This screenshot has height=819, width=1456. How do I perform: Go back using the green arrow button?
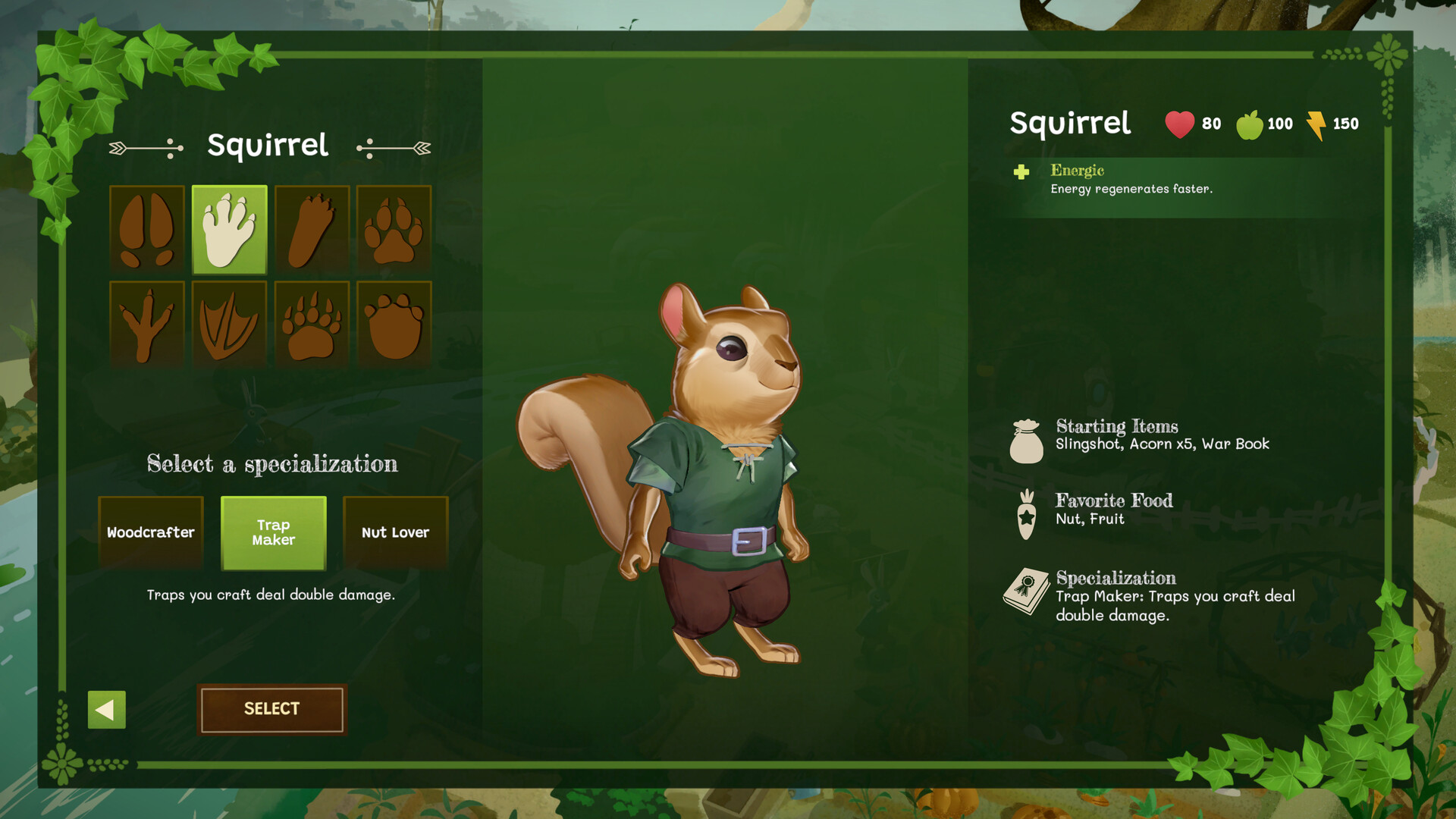pos(107,710)
